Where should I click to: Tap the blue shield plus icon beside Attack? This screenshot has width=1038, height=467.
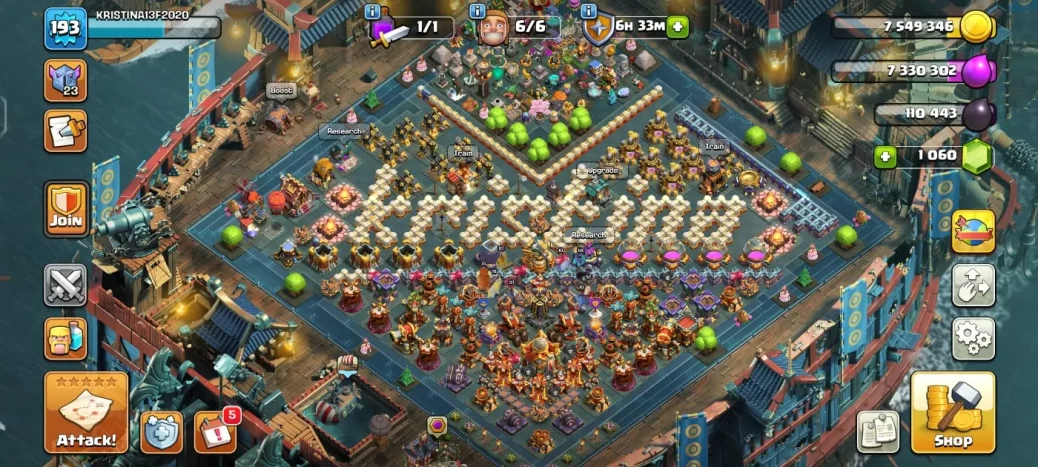[x=161, y=430]
